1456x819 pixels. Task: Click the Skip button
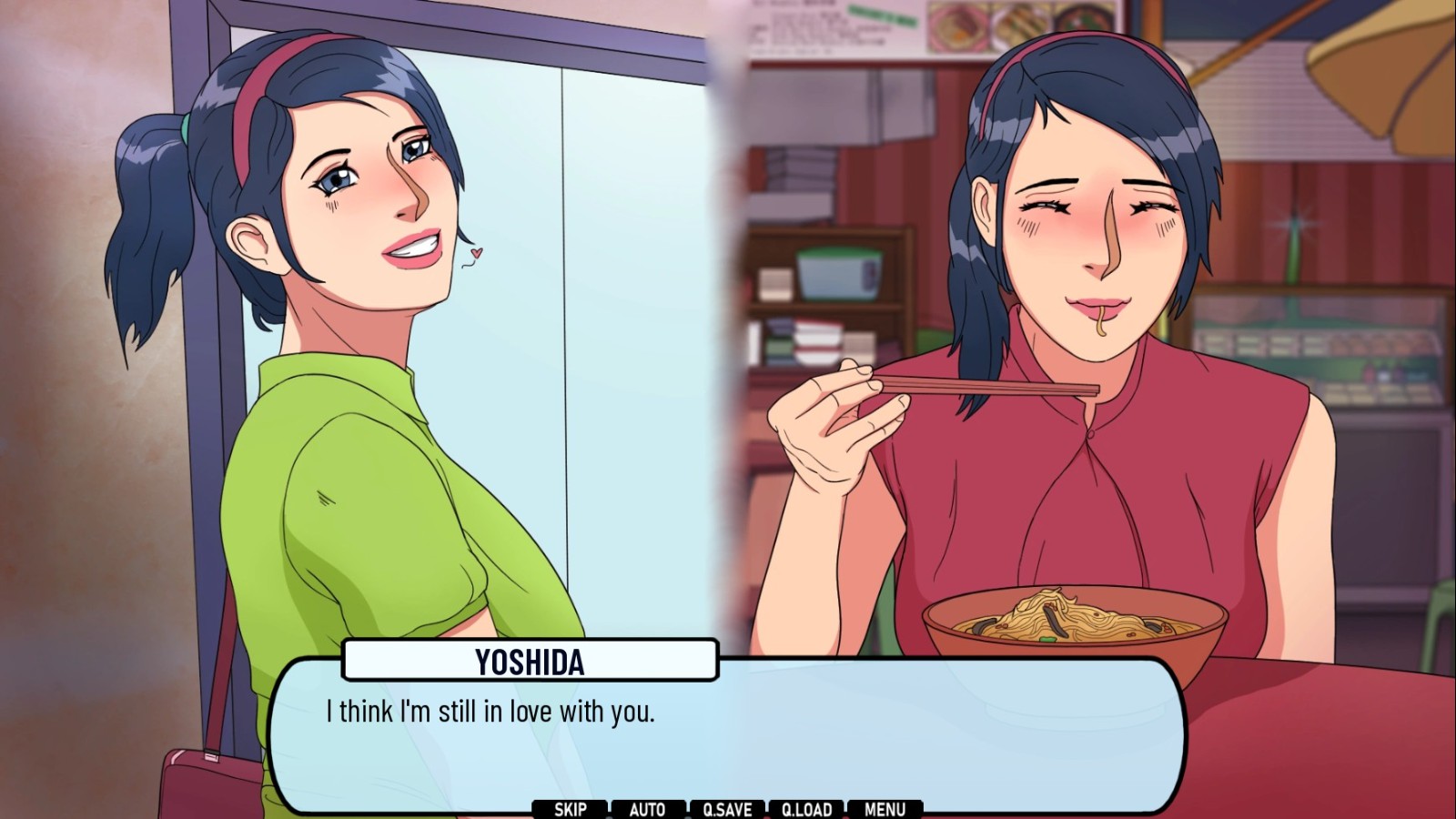pyautogui.click(x=570, y=809)
